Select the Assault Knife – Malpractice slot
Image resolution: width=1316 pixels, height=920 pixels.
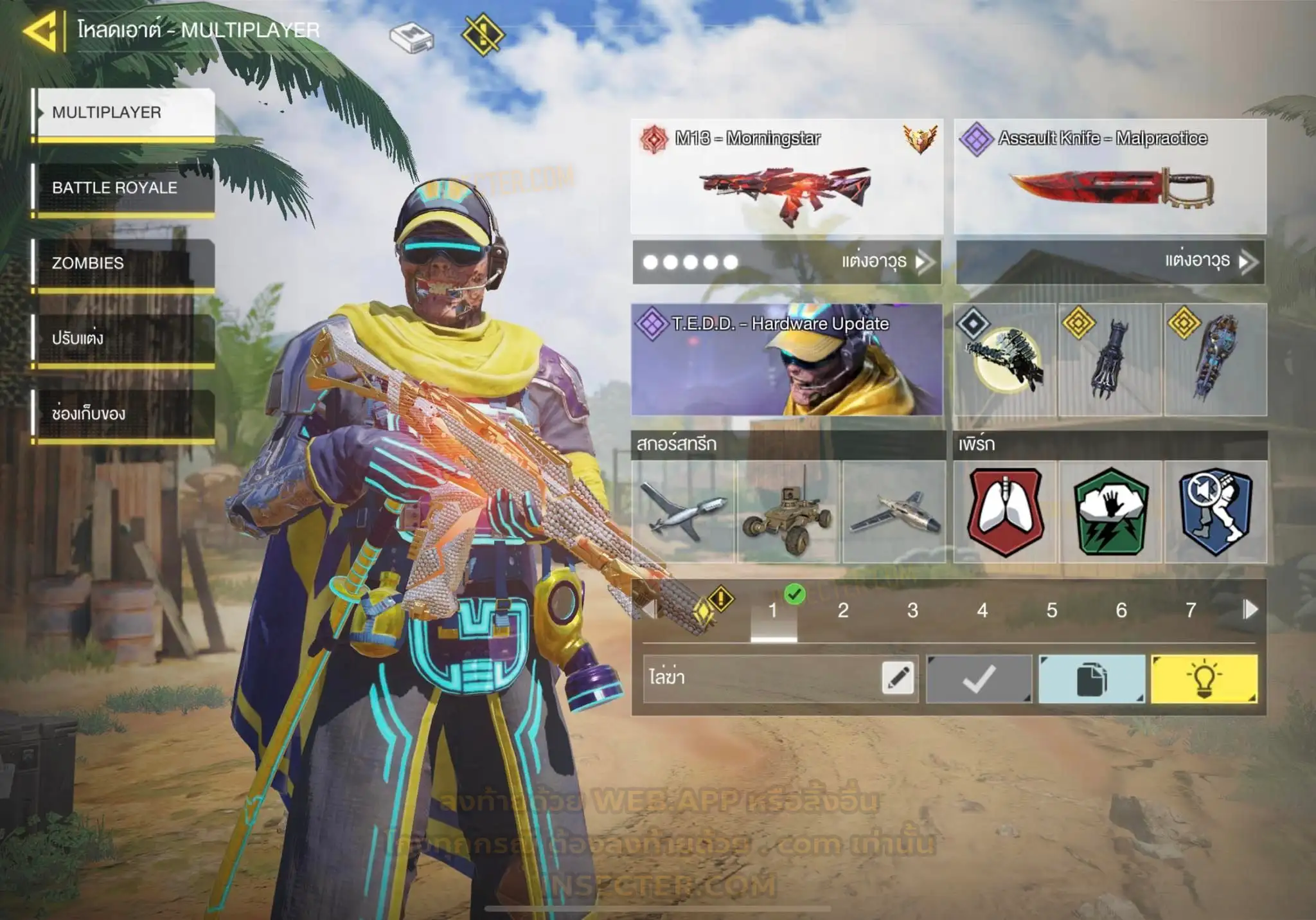(x=1110, y=176)
